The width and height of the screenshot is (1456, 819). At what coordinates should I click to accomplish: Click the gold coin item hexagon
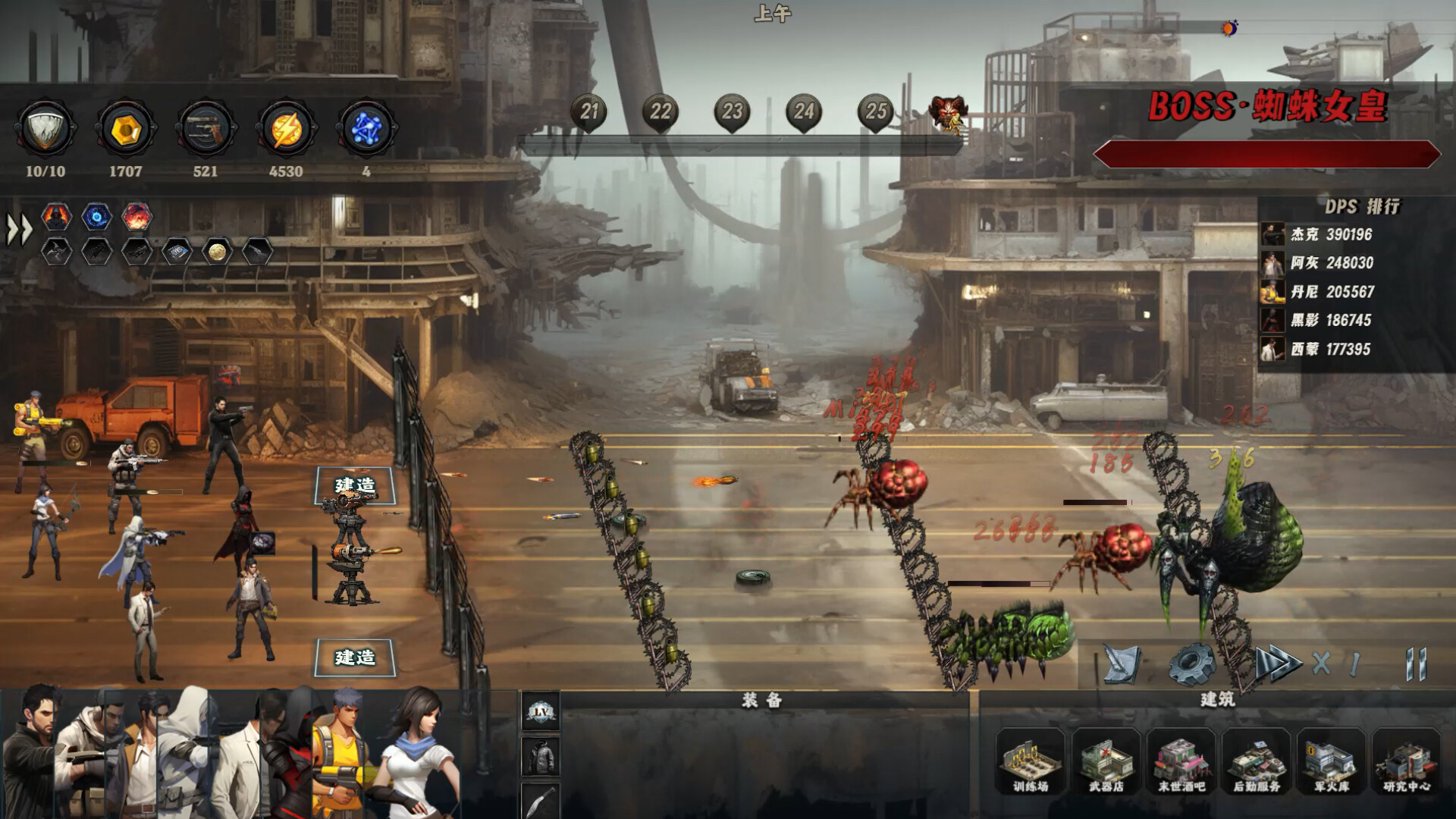point(217,251)
